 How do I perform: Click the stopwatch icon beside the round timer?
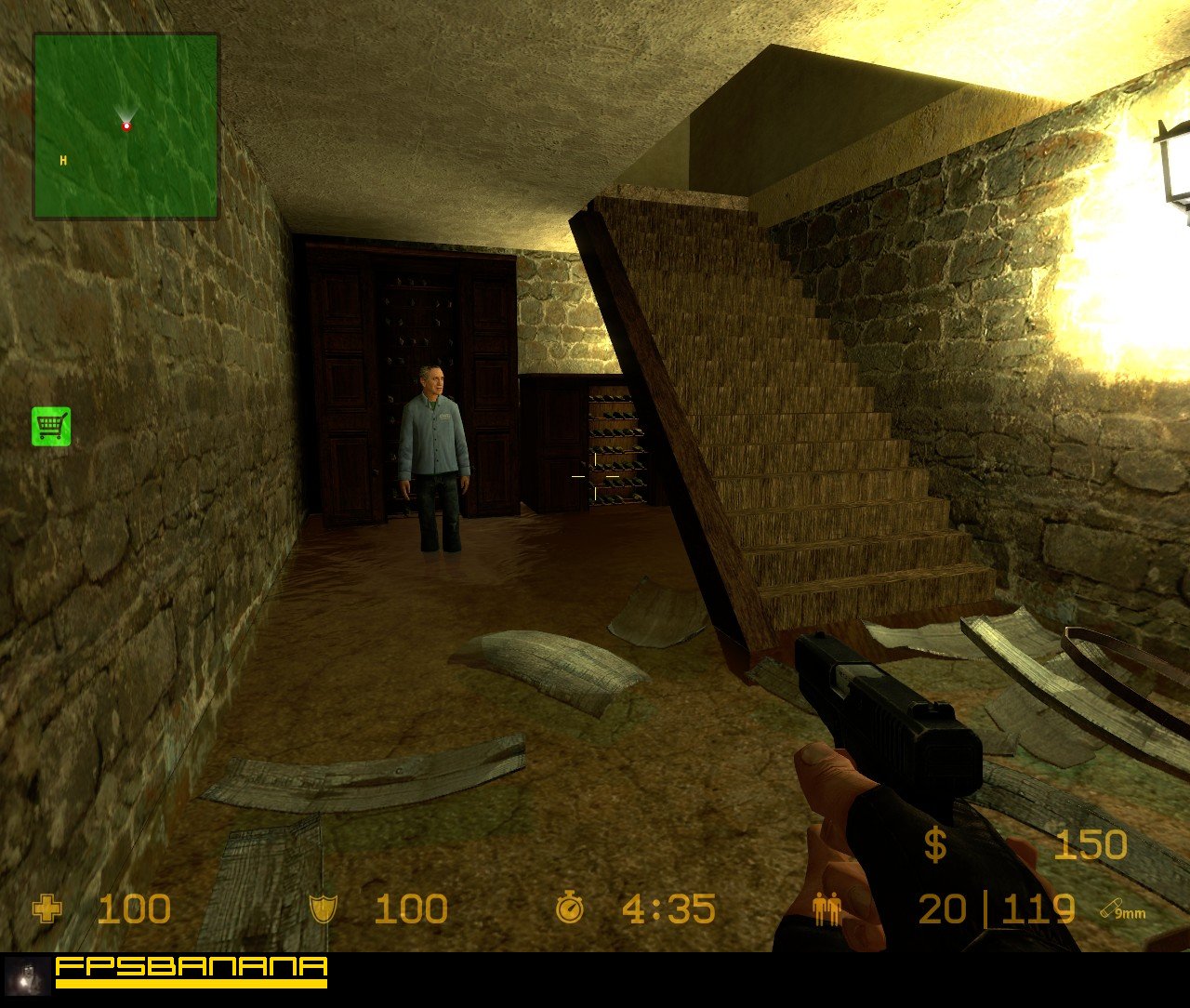tap(570, 907)
